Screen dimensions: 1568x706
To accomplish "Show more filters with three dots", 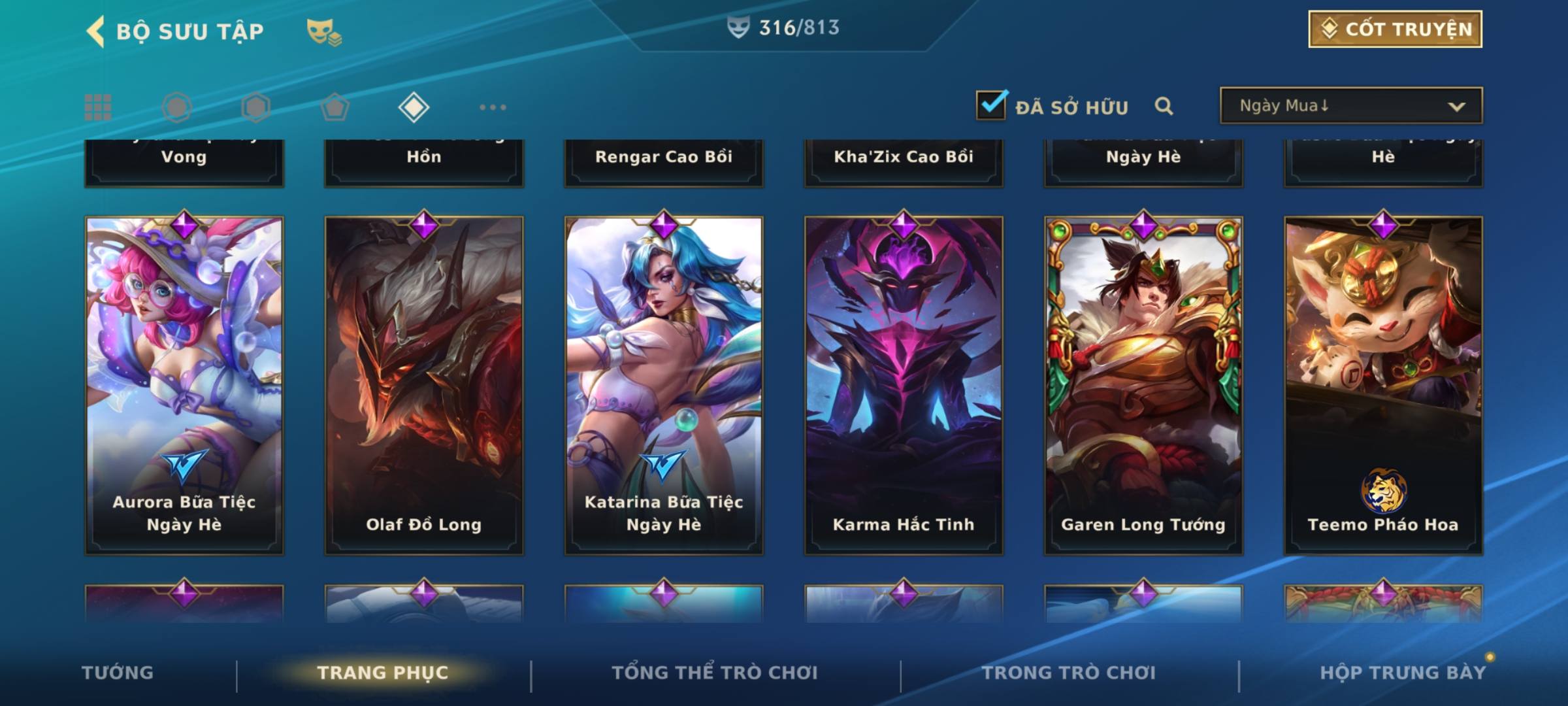I will (493, 107).
